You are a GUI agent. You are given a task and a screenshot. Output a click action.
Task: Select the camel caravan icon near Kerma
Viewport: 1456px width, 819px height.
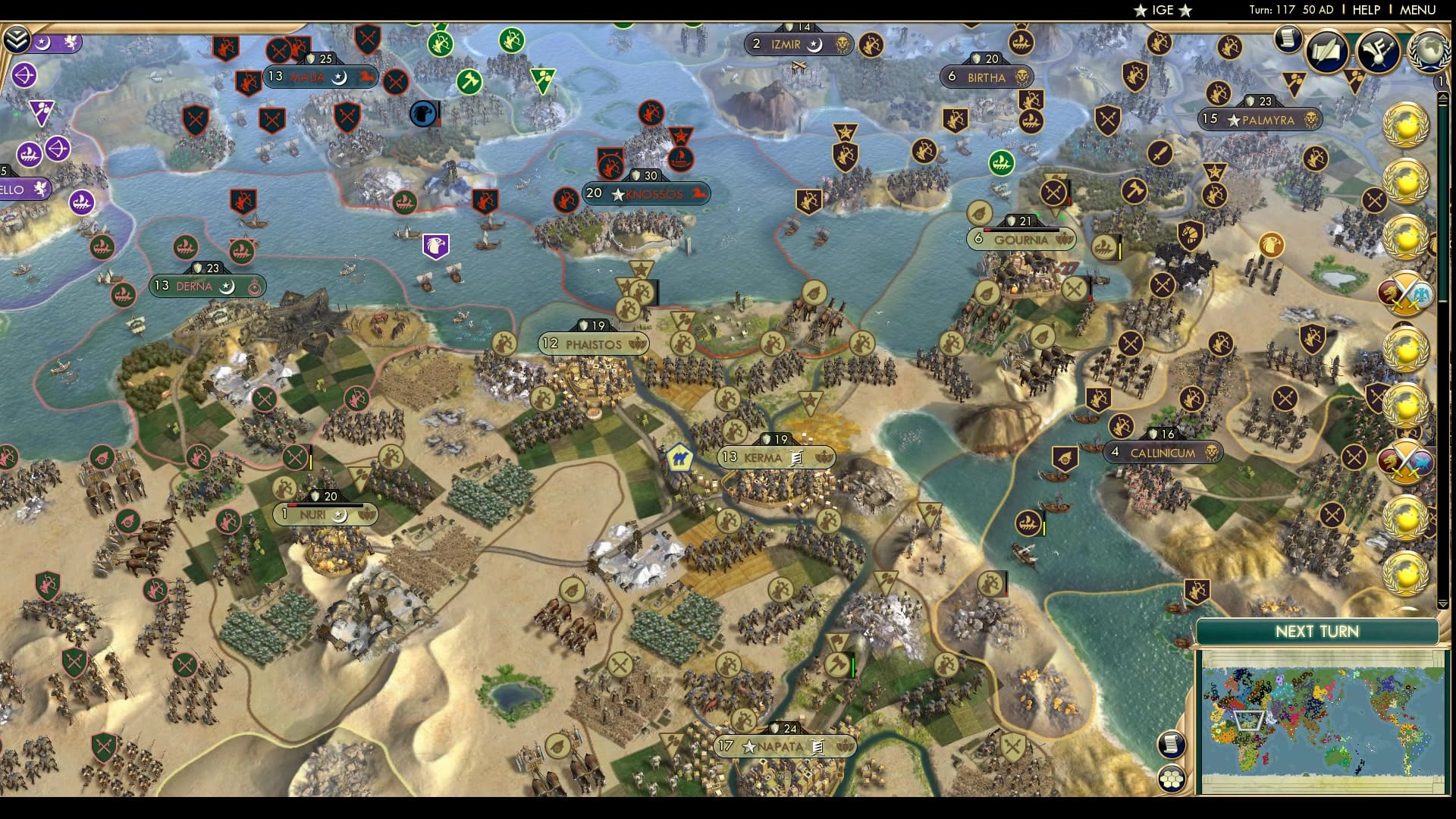coord(680,456)
